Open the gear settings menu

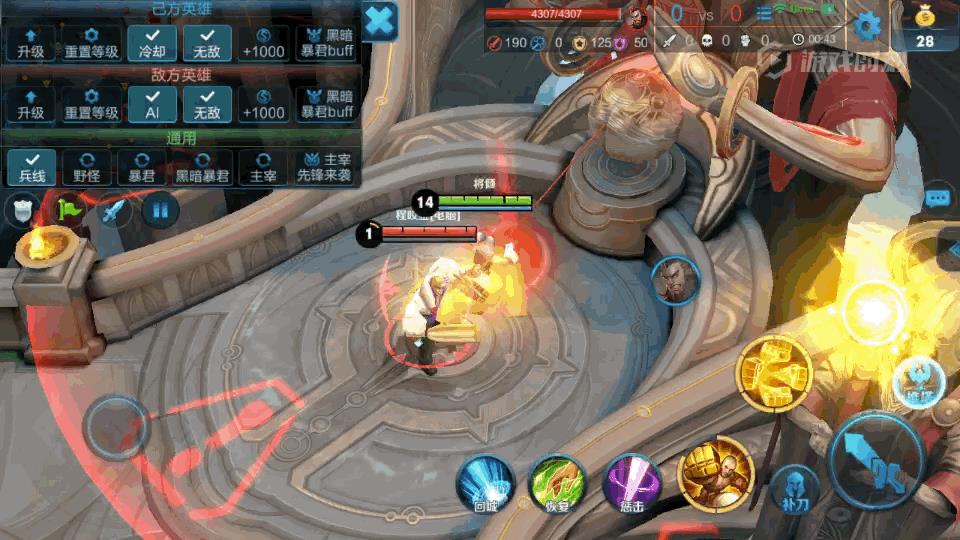[x=868, y=27]
